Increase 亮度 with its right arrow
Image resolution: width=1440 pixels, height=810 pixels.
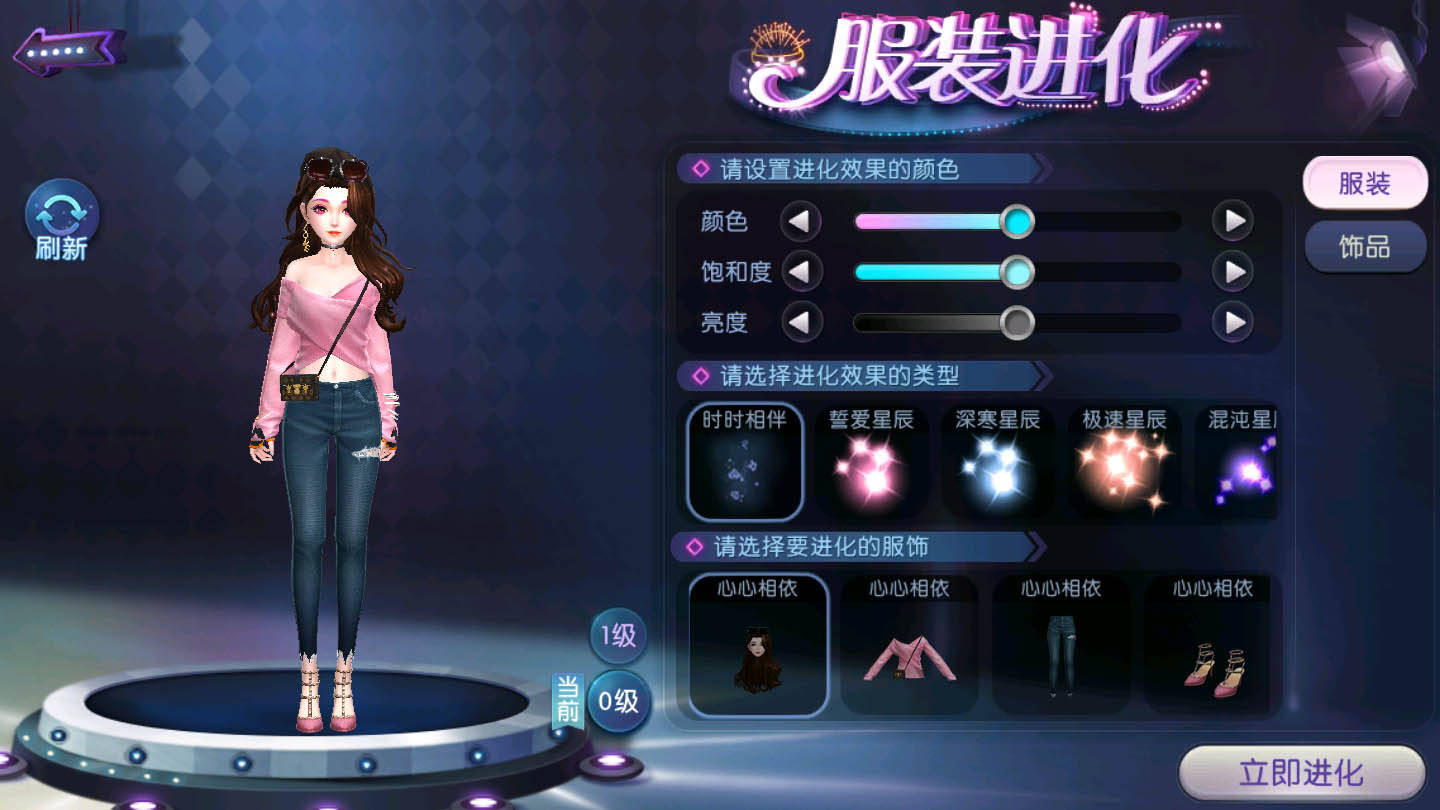1233,322
